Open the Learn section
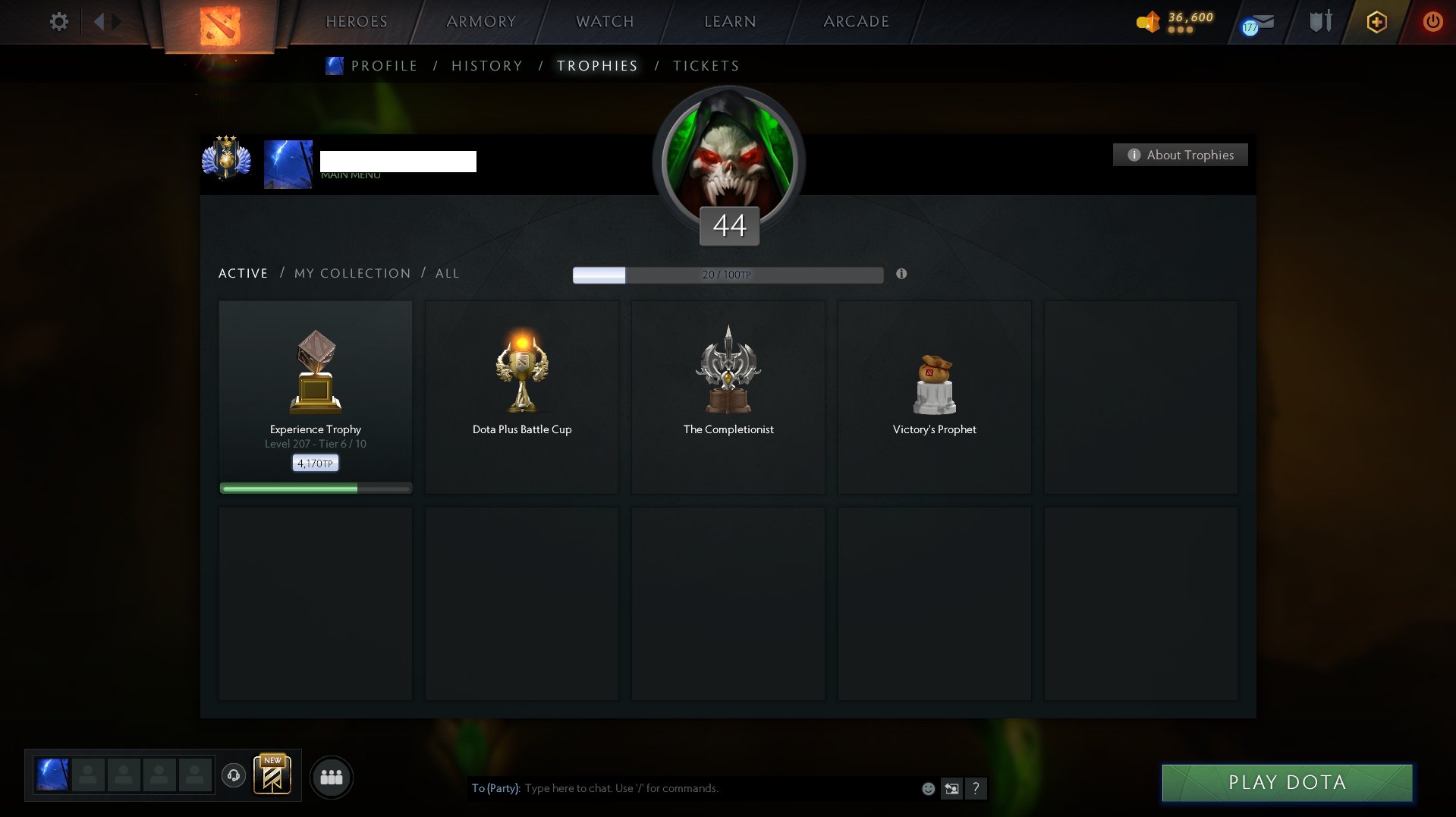1456x817 pixels. coord(730,21)
